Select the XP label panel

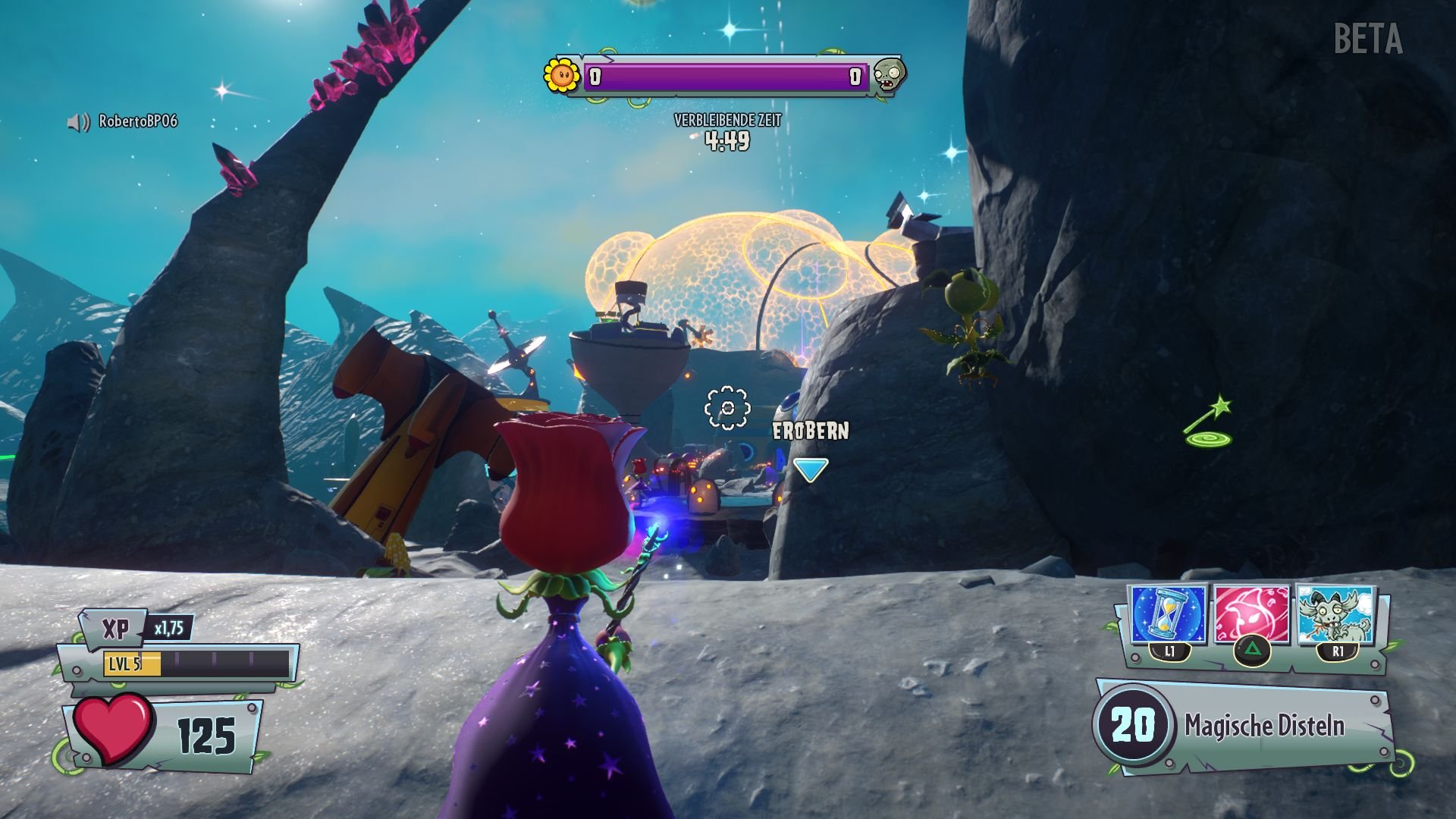click(118, 627)
